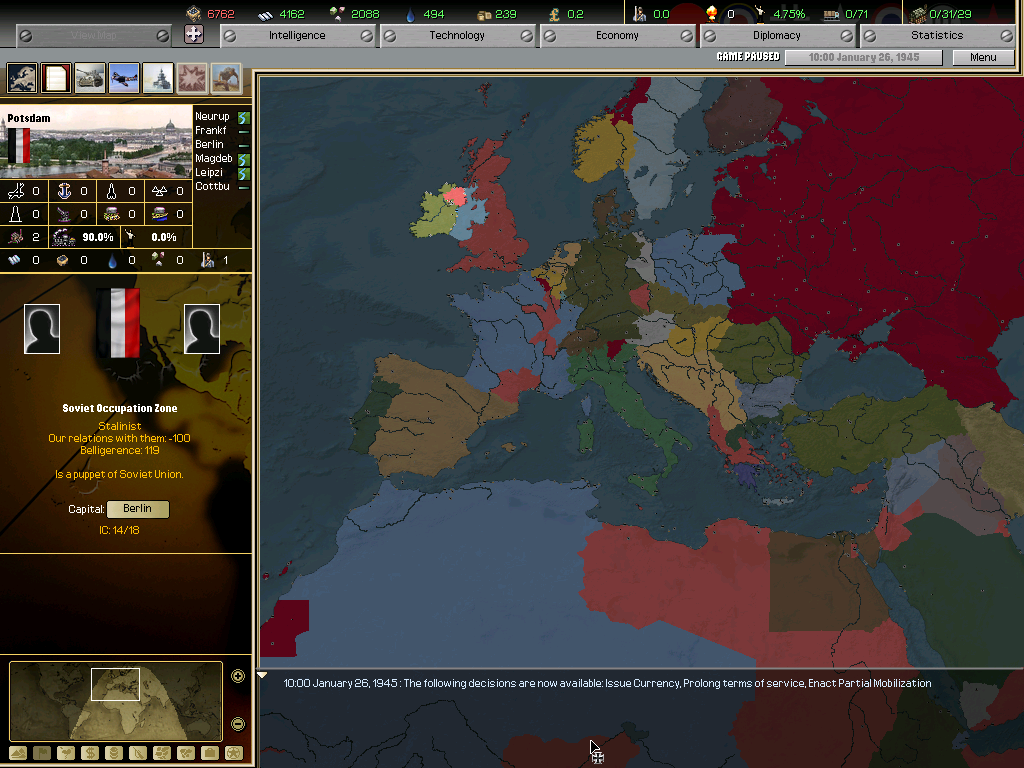Select Magdeb in the adjacent provinces list
The width and height of the screenshot is (1024, 768).
(x=214, y=159)
